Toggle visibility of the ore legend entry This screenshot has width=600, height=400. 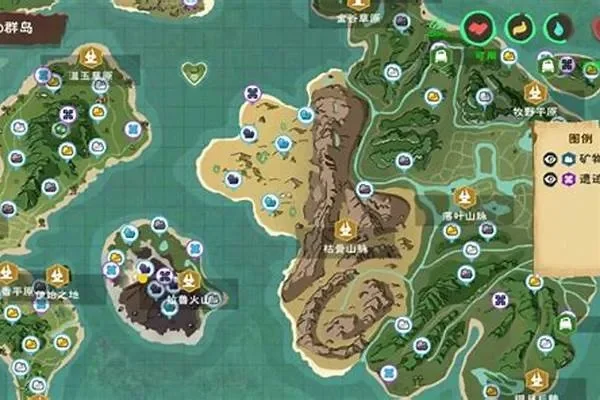tap(550, 158)
